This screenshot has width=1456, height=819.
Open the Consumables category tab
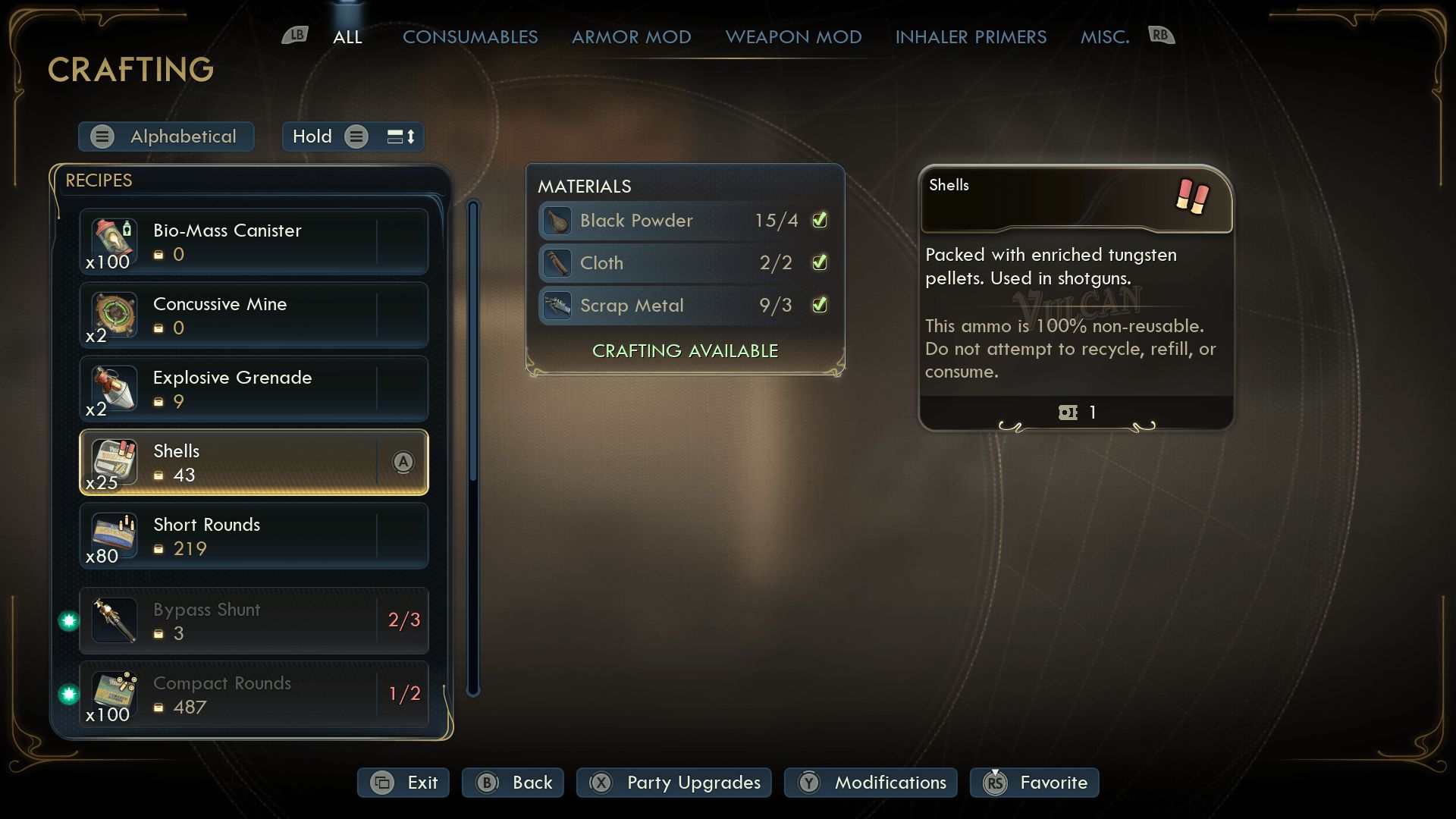click(x=469, y=36)
